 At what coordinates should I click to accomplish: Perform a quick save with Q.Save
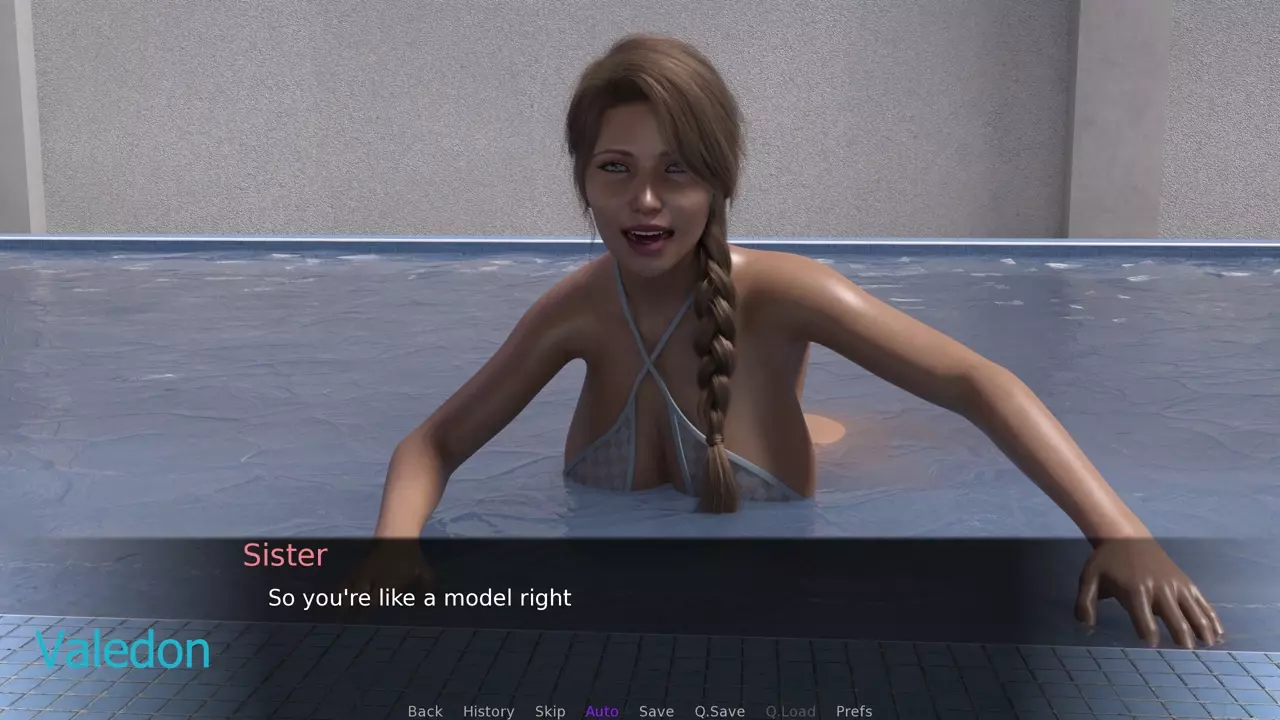720,711
